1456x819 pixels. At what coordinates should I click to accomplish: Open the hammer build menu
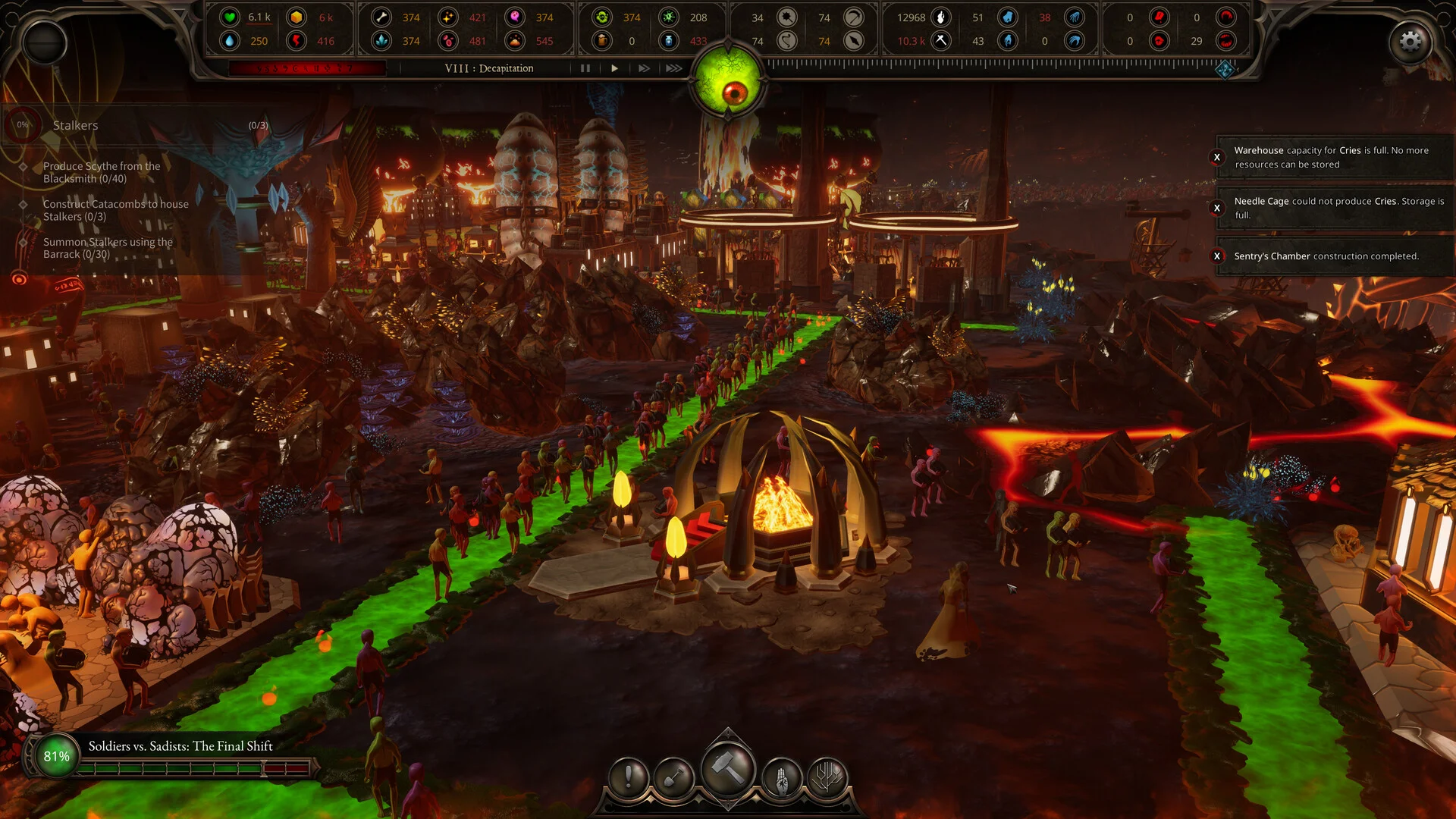coord(728,770)
